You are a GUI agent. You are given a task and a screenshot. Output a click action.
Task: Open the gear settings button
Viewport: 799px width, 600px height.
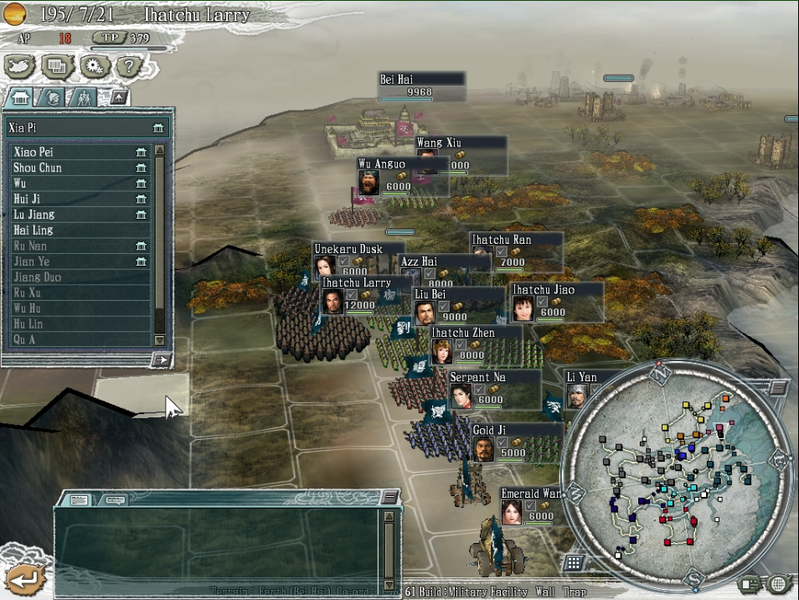[93, 67]
